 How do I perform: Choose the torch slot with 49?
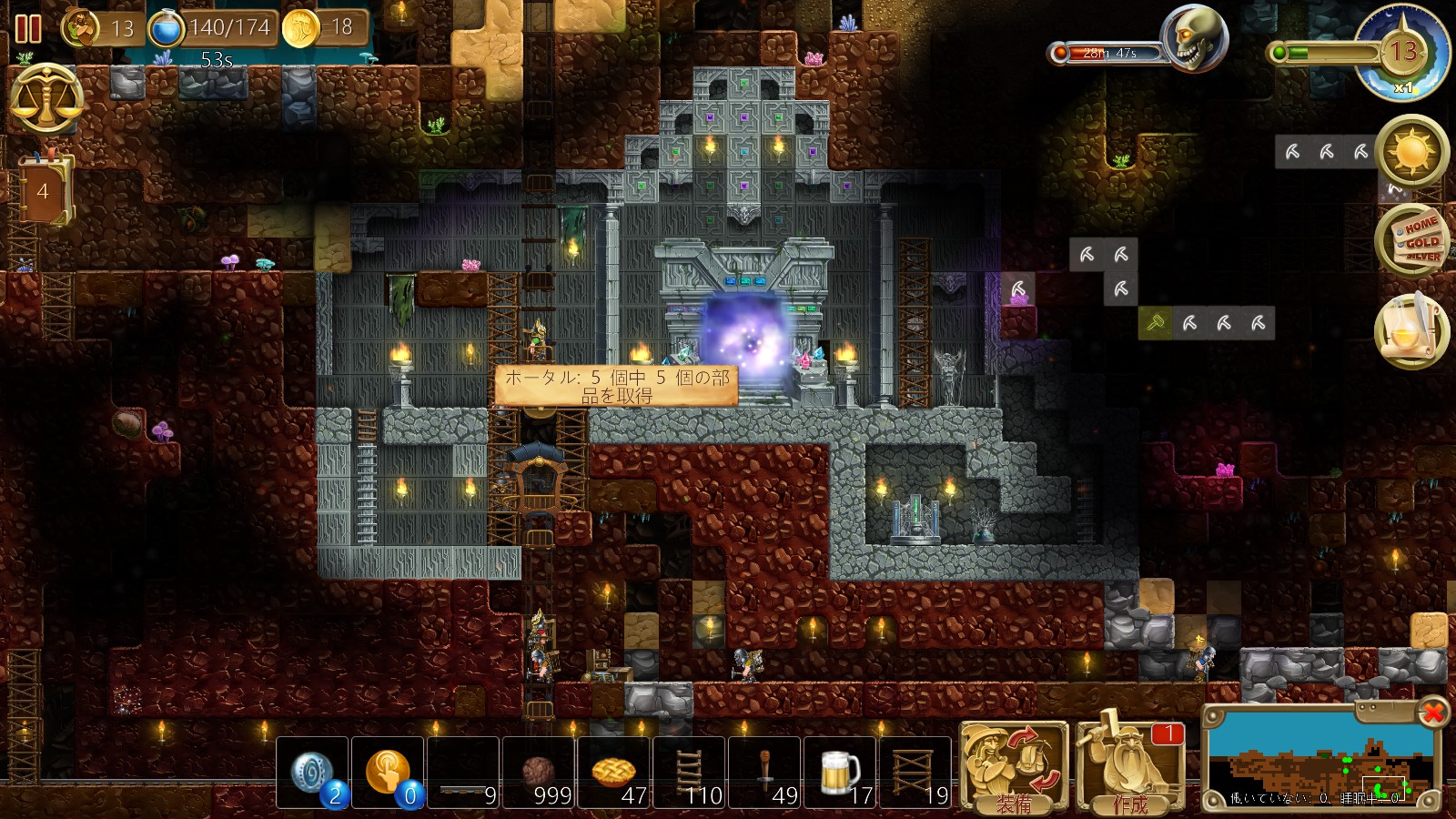pyautogui.click(x=765, y=773)
